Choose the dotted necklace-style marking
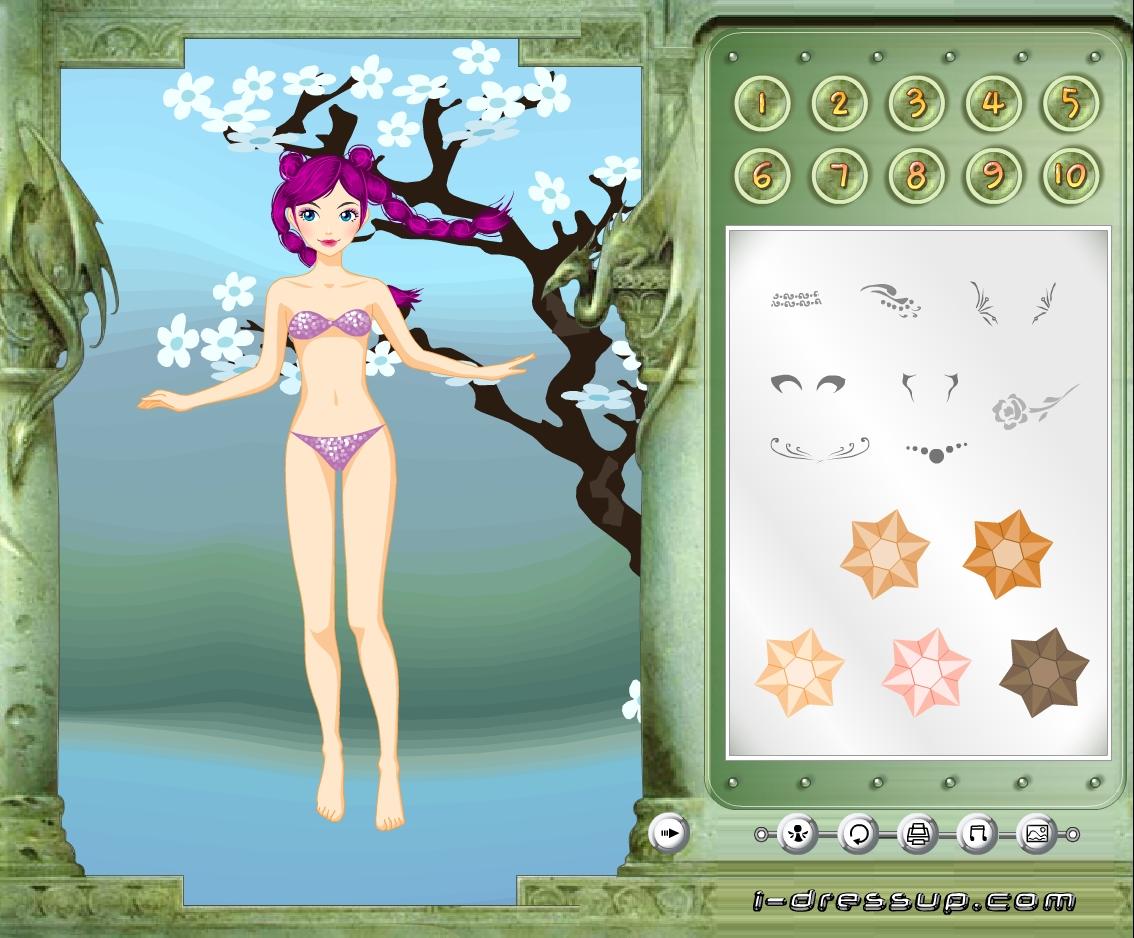Viewport: 1134px width, 938px height. (936, 451)
